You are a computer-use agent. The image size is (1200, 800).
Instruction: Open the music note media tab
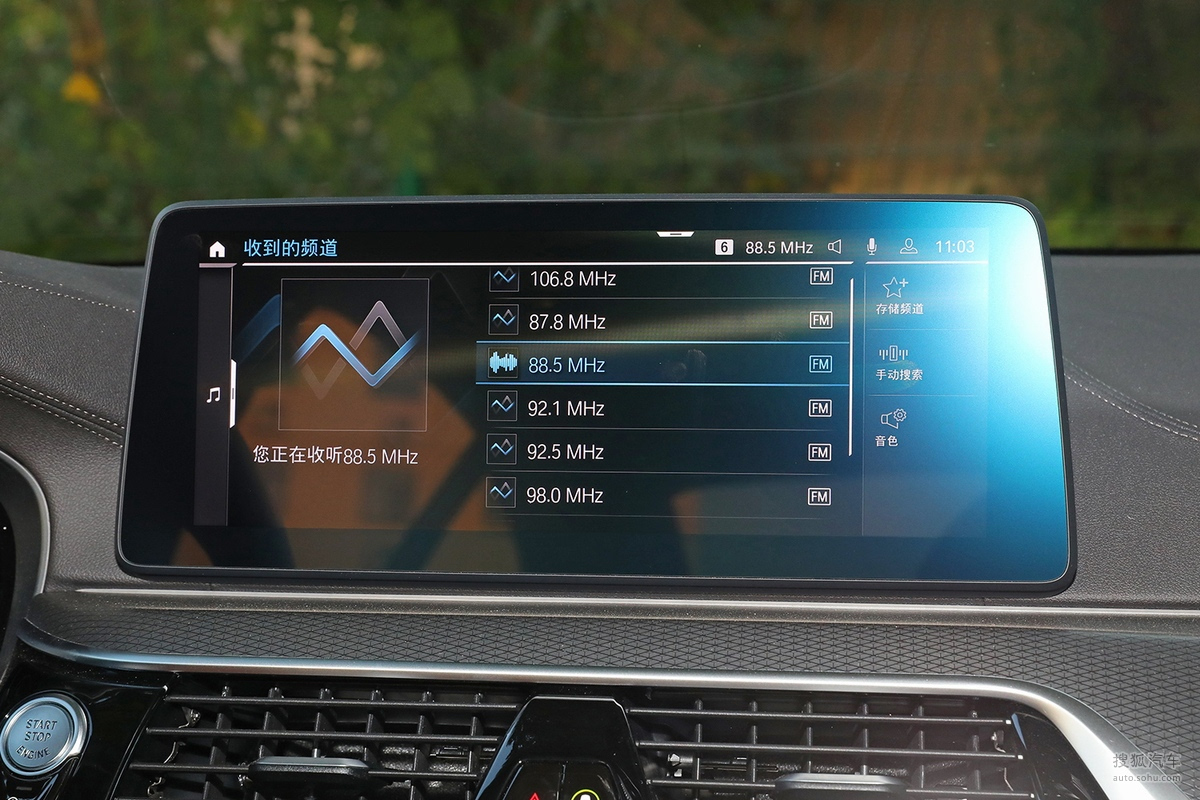pos(213,395)
